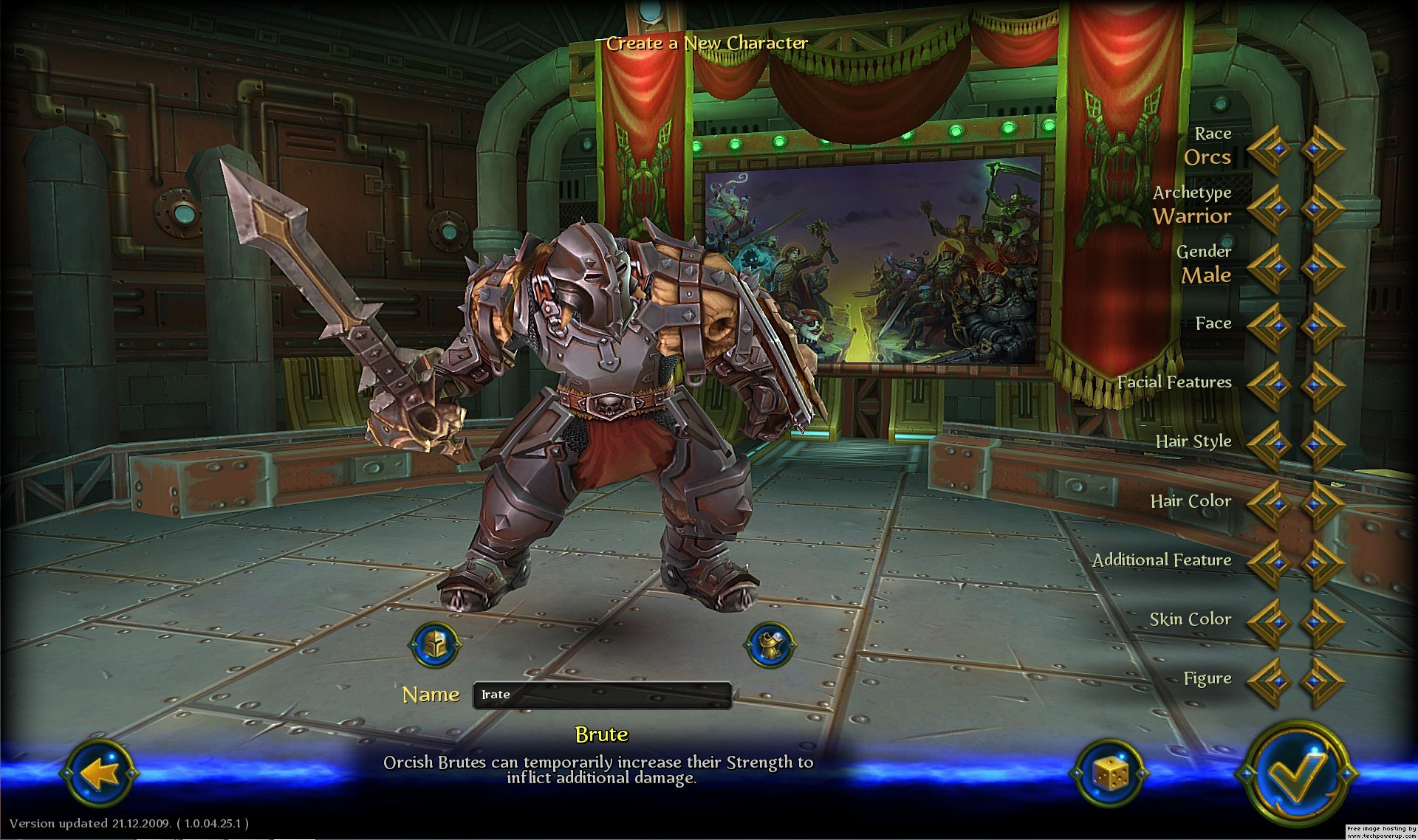
Task: Click the oil lamp icon button
Action: 770,645
